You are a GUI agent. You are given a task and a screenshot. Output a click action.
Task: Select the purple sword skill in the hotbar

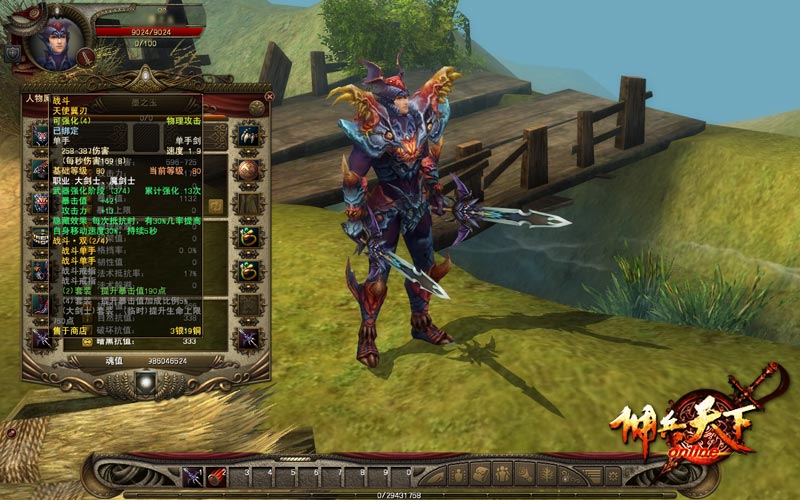193,475
